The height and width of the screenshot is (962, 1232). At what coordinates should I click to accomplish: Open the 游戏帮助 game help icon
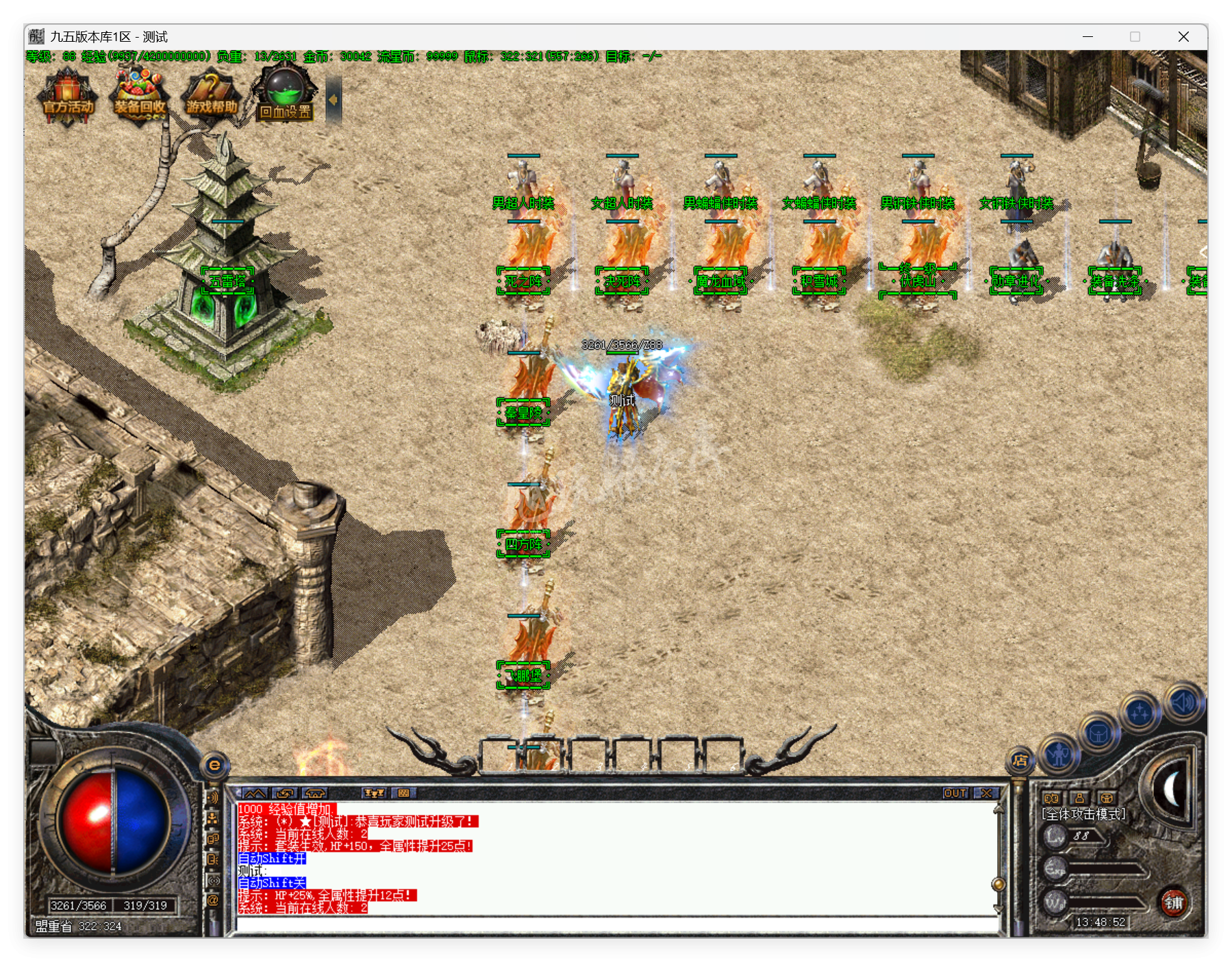pyautogui.click(x=212, y=98)
